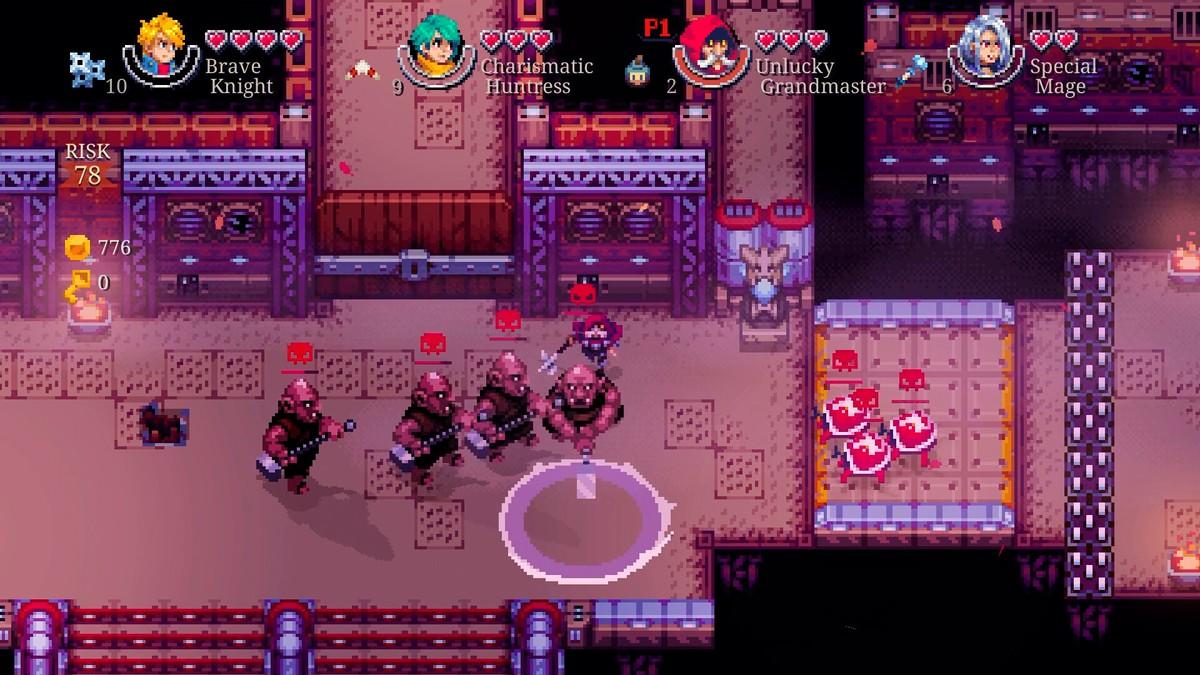Choose the Special Mage portrait

click(984, 46)
